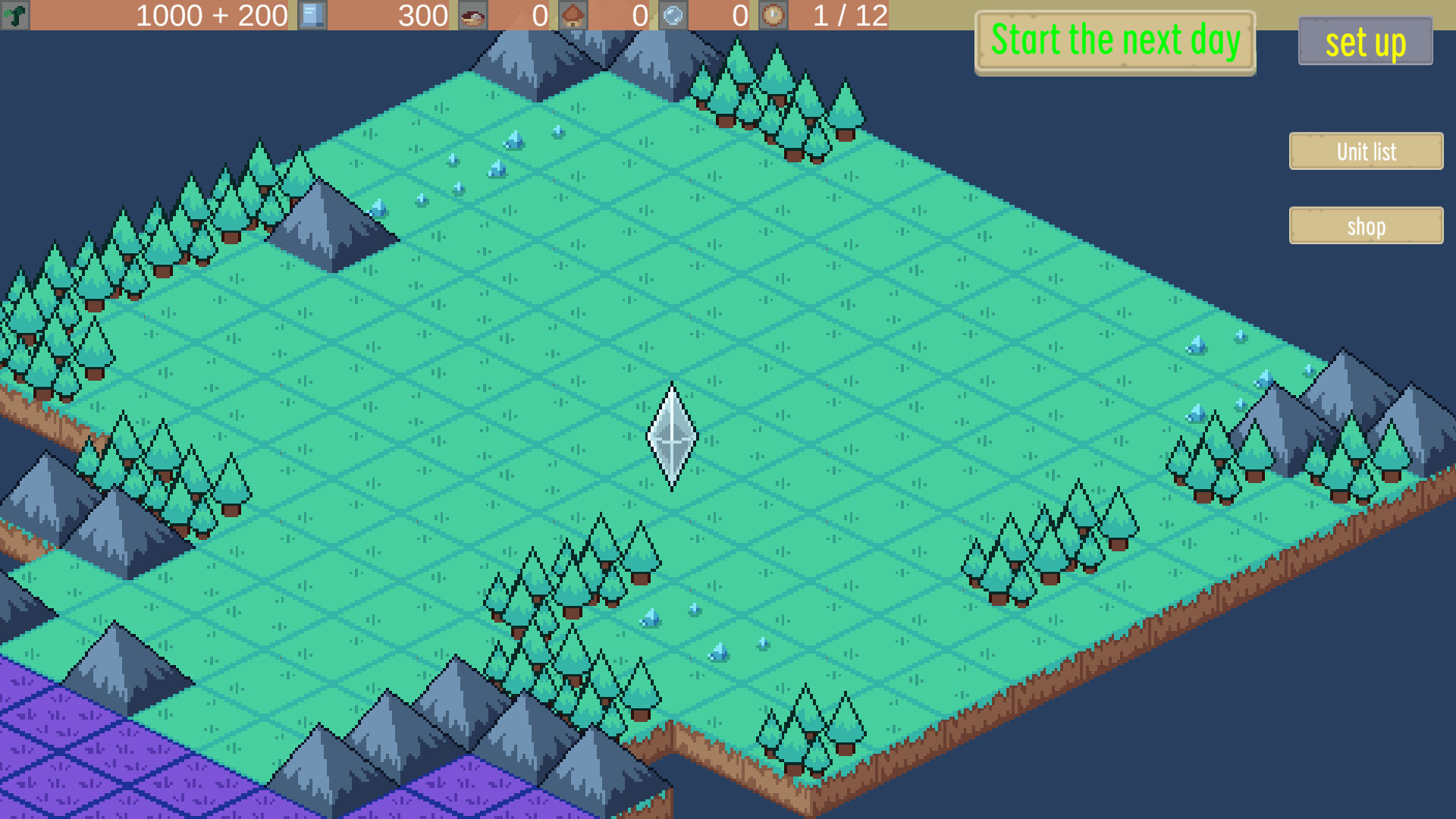Click the food bowl resource icon
The image size is (1456, 819).
[x=472, y=14]
